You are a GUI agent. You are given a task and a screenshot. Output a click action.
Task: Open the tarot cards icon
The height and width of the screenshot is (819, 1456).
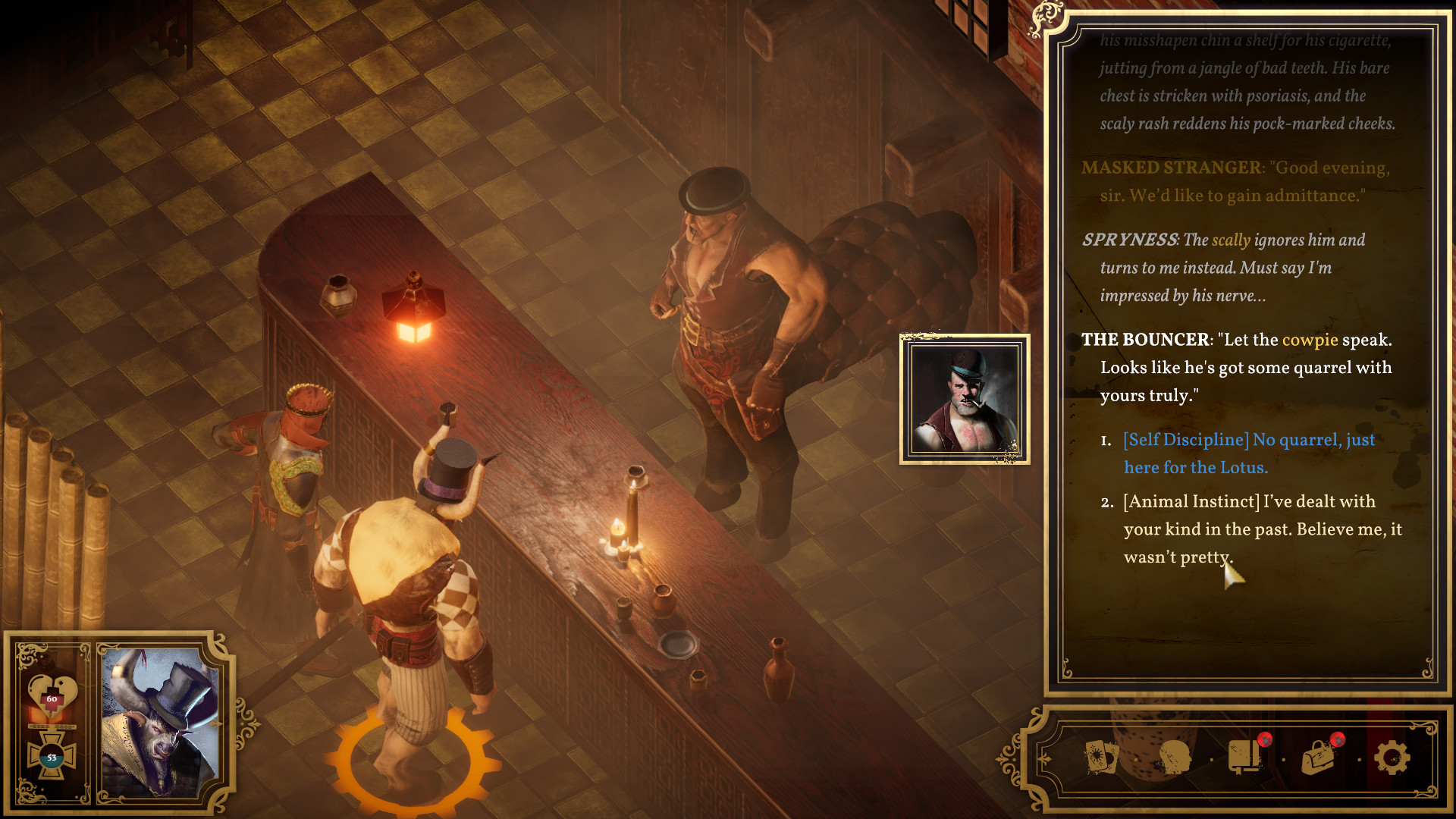click(x=1101, y=758)
